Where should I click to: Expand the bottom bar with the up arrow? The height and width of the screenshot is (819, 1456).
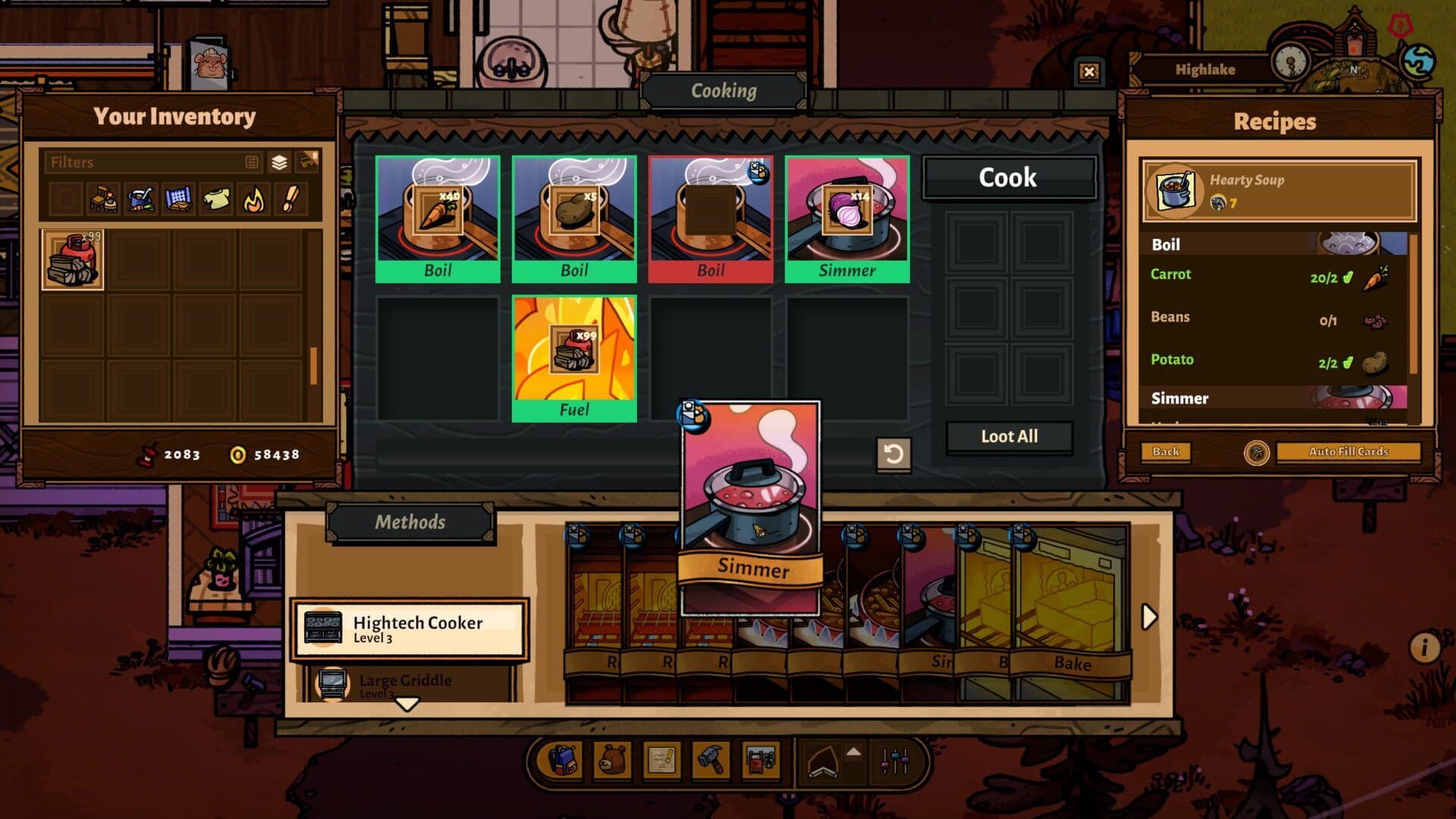855,752
